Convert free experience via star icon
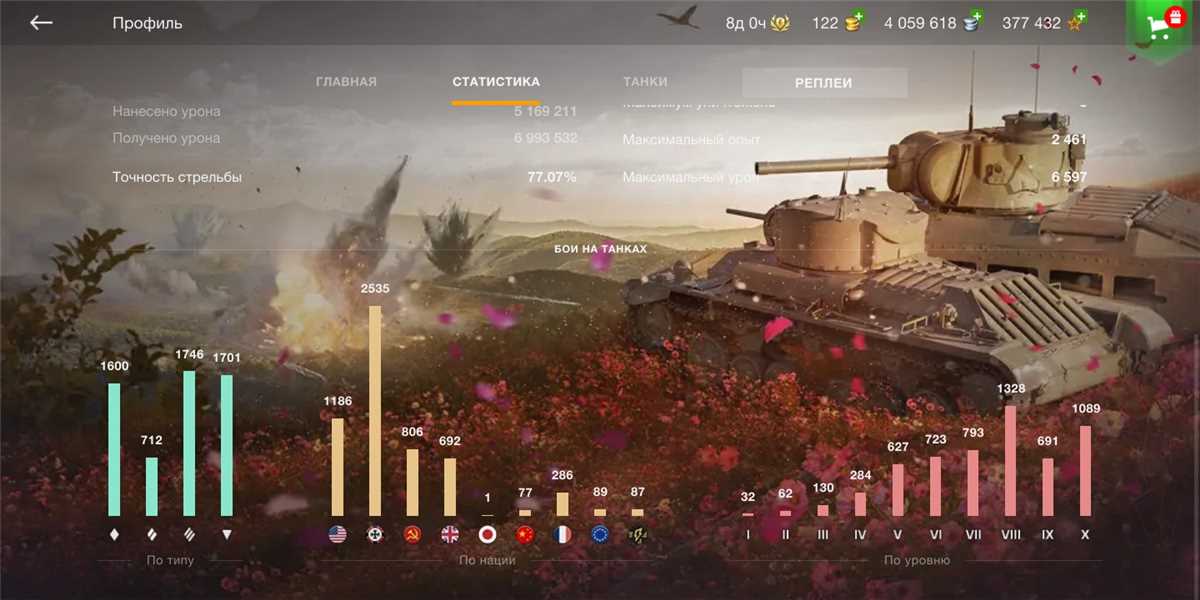Screen dimensions: 1200x600 [x=1076, y=22]
